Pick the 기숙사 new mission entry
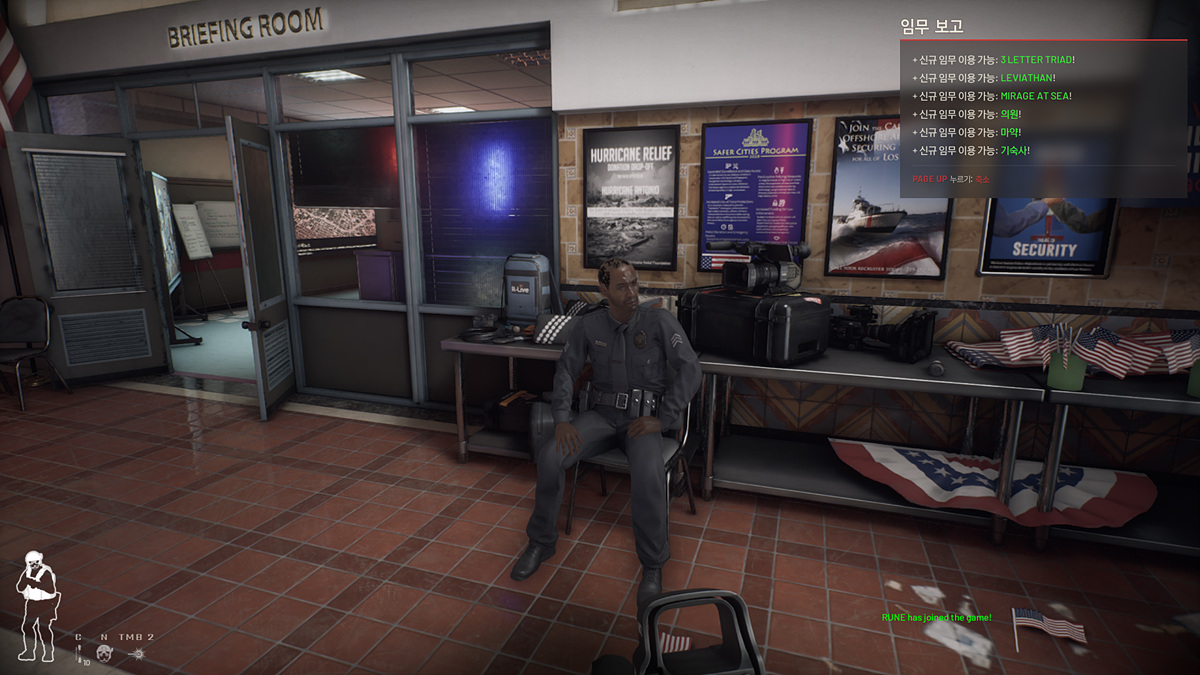The width and height of the screenshot is (1200, 675). (970, 150)
